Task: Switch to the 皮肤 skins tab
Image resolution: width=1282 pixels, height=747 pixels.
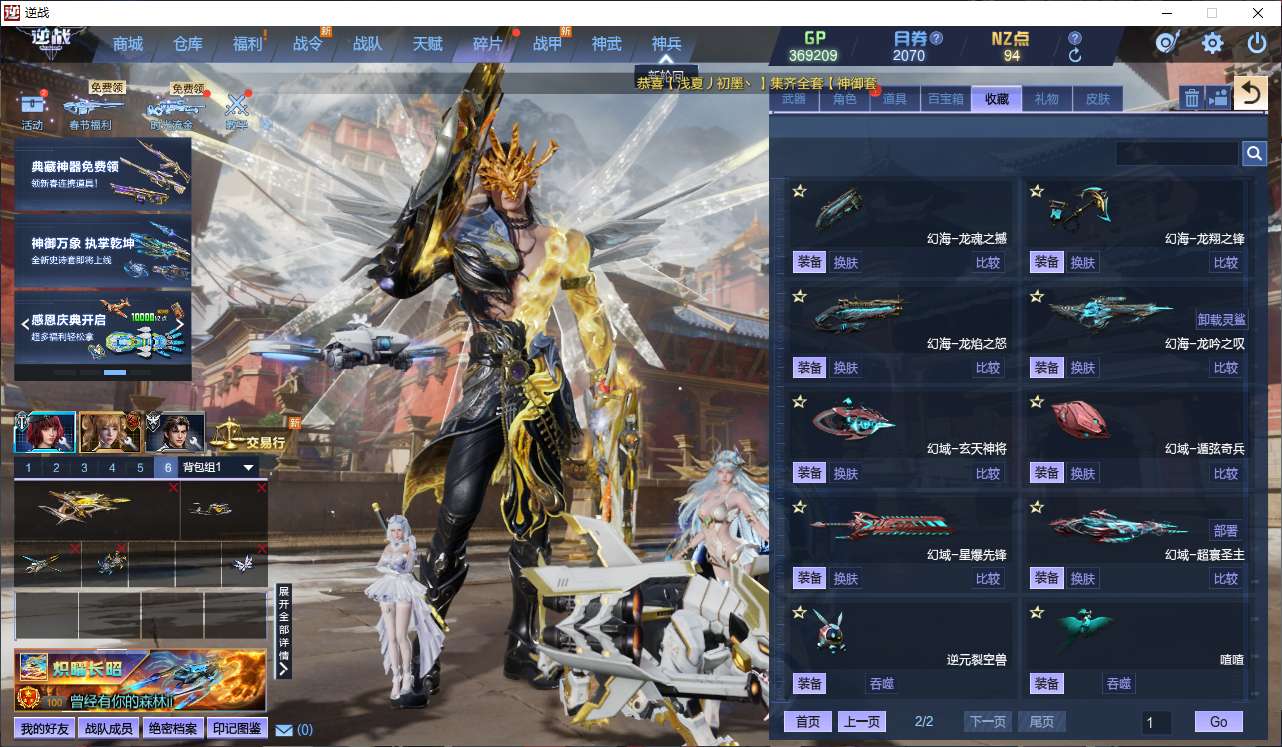Action: (x=1098, y=99)
